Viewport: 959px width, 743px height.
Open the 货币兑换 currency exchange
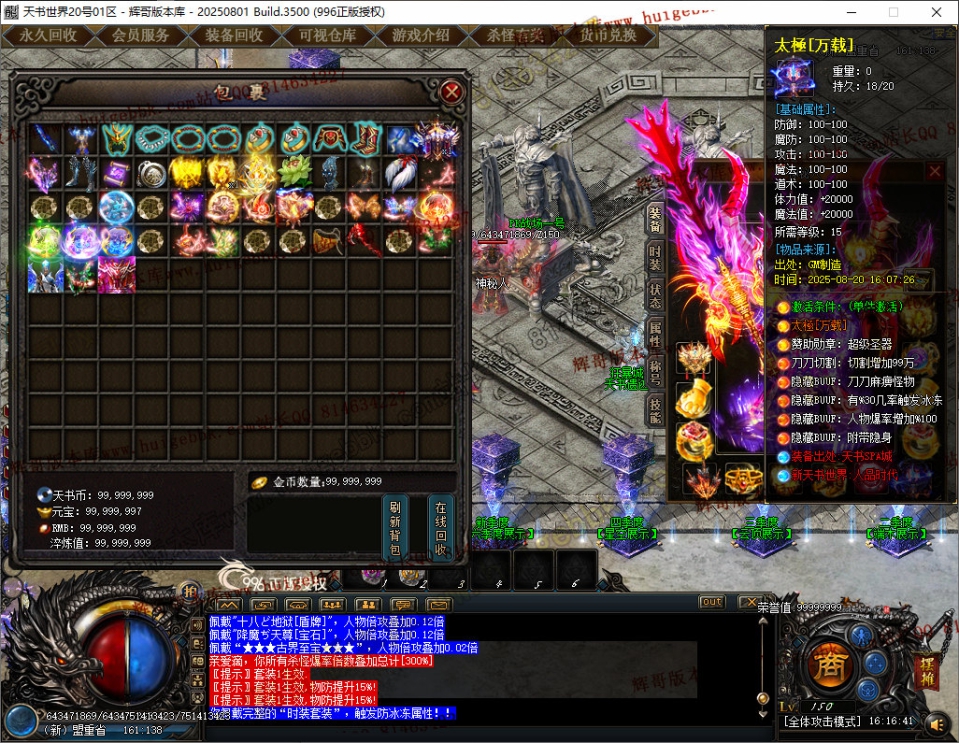click(x=608, y=35)
